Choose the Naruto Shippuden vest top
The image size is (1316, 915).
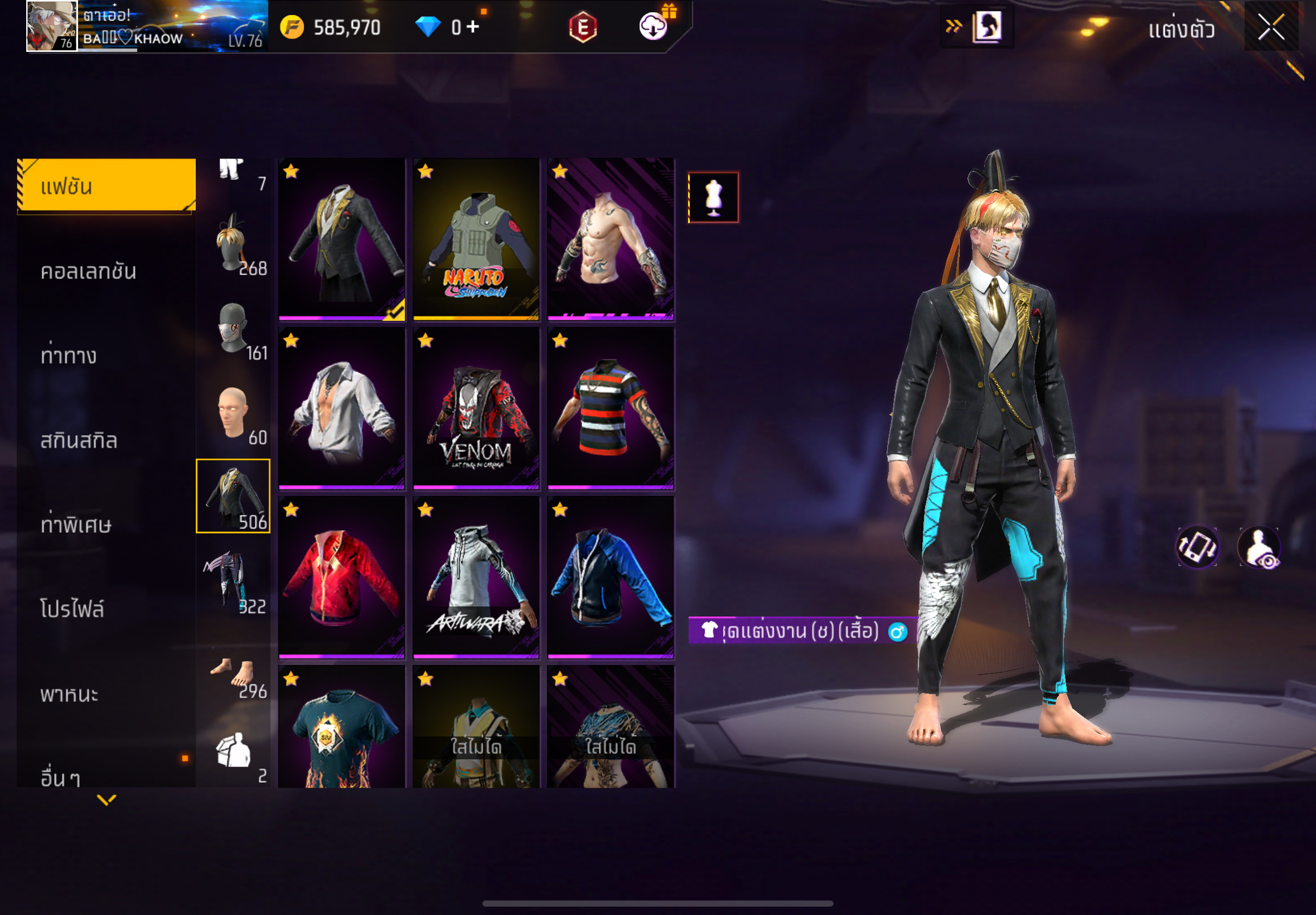tap(476, 239)
